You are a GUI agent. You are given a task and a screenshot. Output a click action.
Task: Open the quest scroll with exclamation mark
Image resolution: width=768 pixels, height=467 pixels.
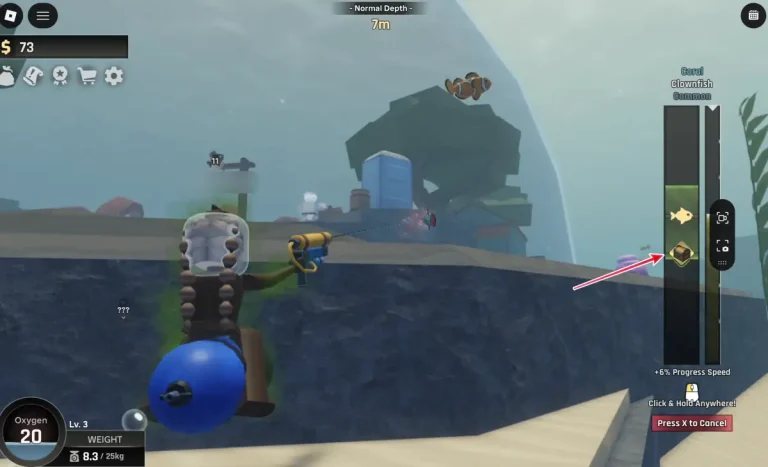pyautogui.click(x=33, y=76)
